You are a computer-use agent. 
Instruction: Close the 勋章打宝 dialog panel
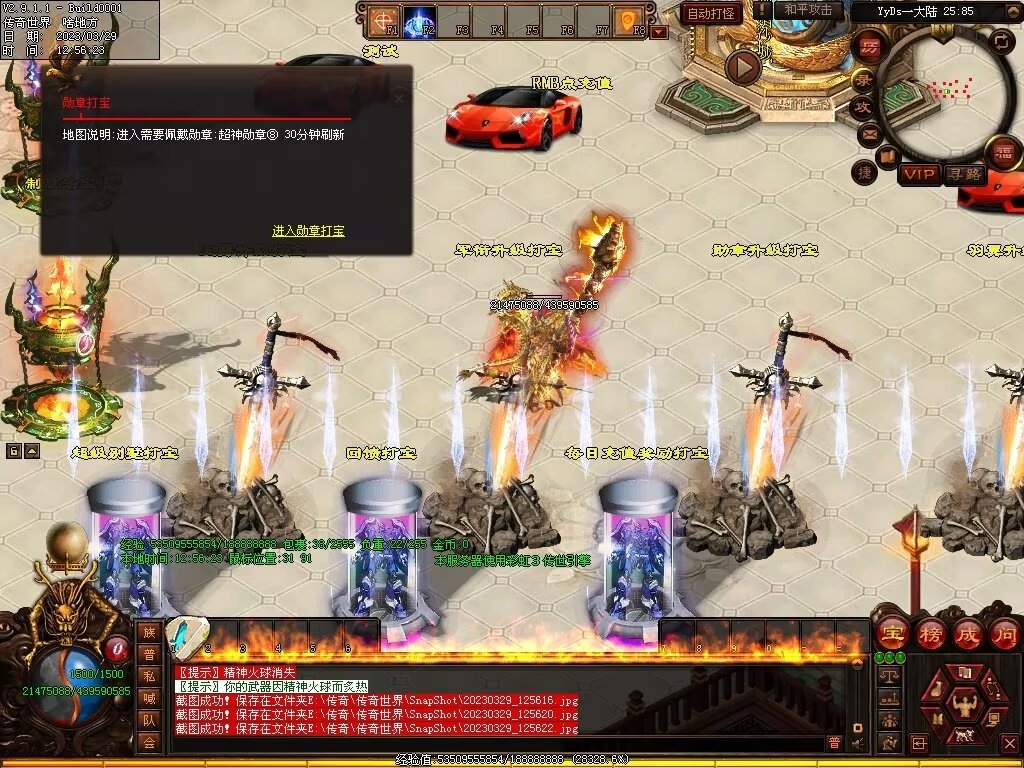(x=400, y=99)
